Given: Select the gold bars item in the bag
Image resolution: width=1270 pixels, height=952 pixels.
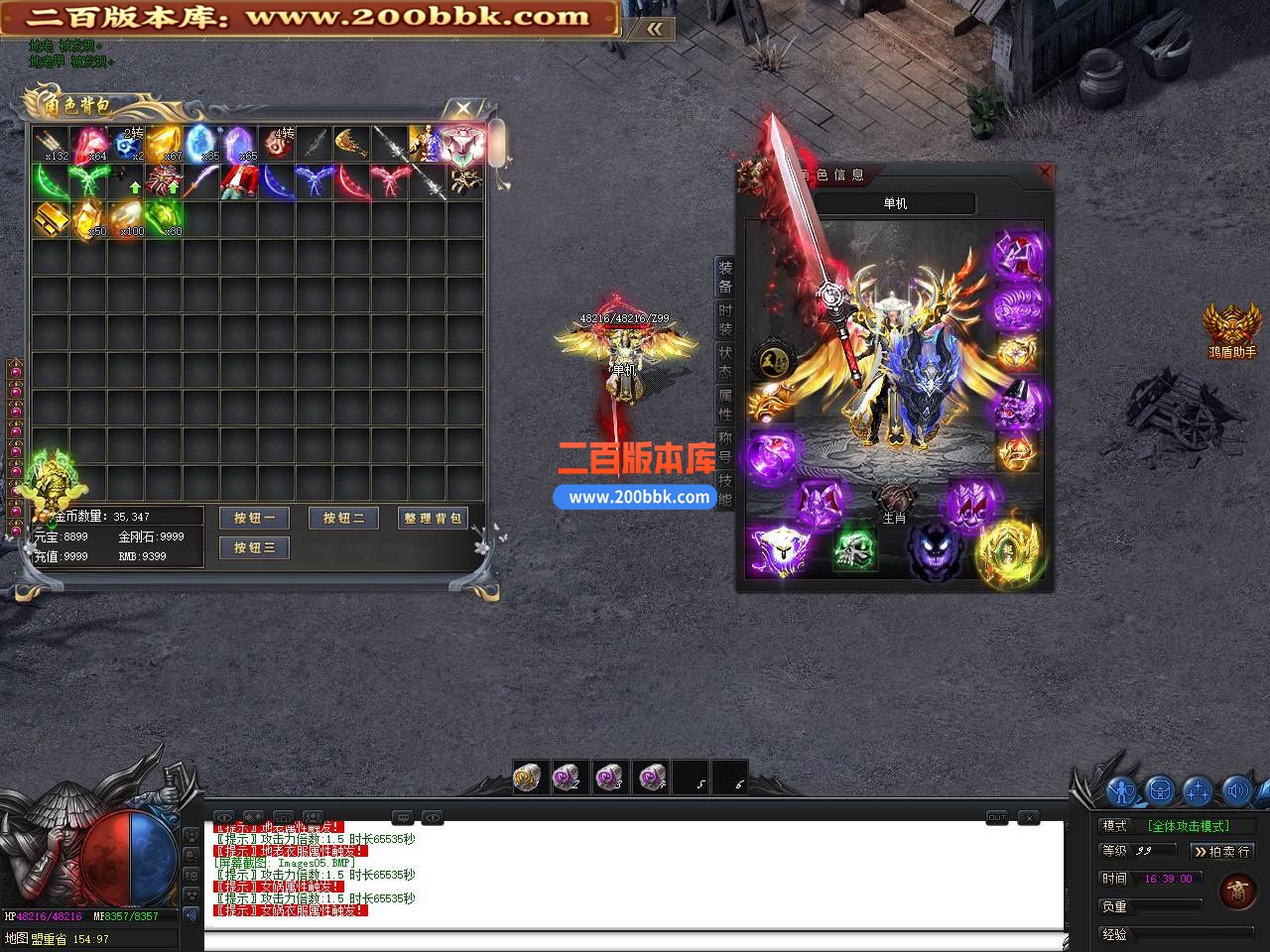Looking at the screenshot, I should [50, 219].
